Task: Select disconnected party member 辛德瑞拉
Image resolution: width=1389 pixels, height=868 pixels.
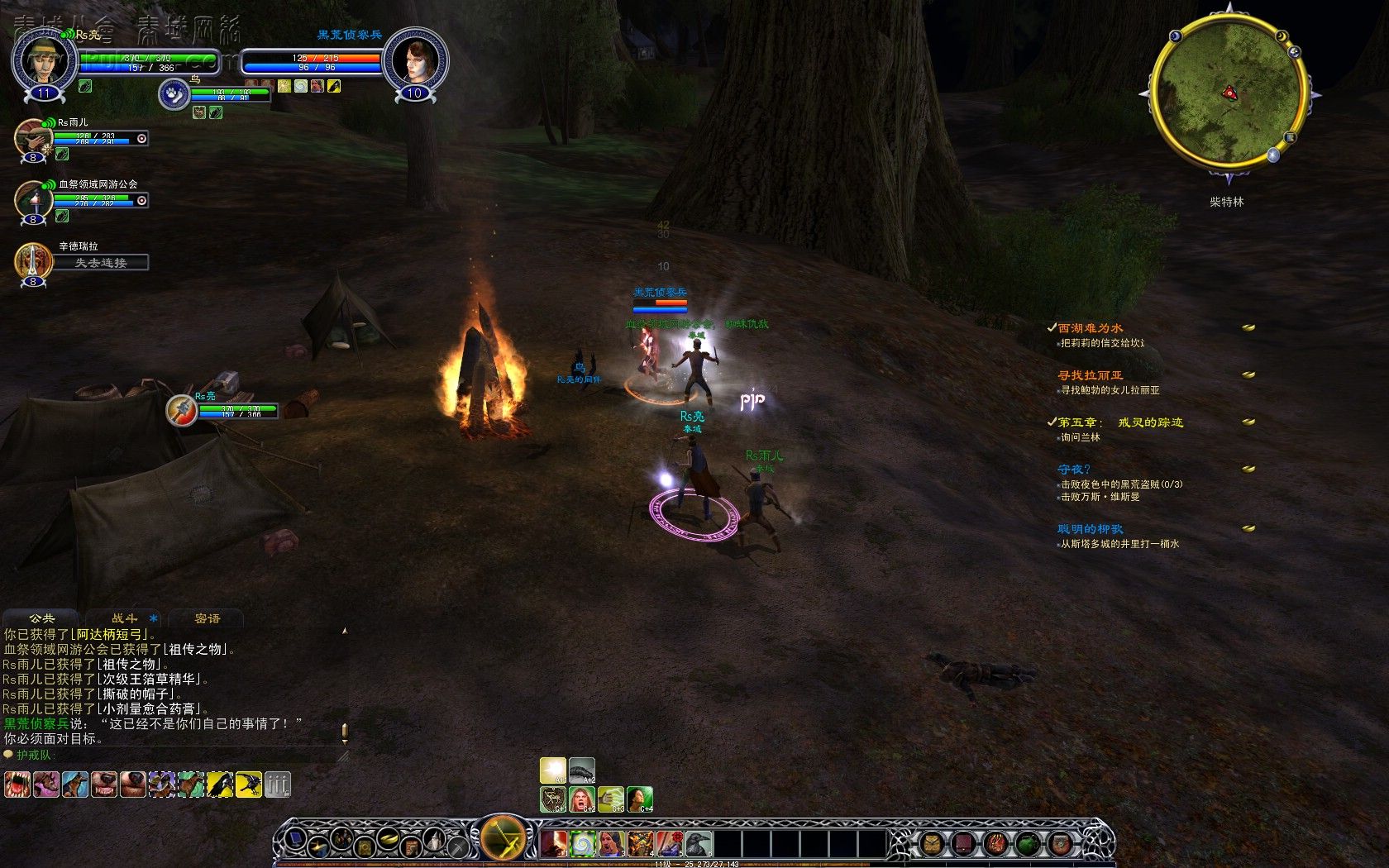Action: point(33,260)
